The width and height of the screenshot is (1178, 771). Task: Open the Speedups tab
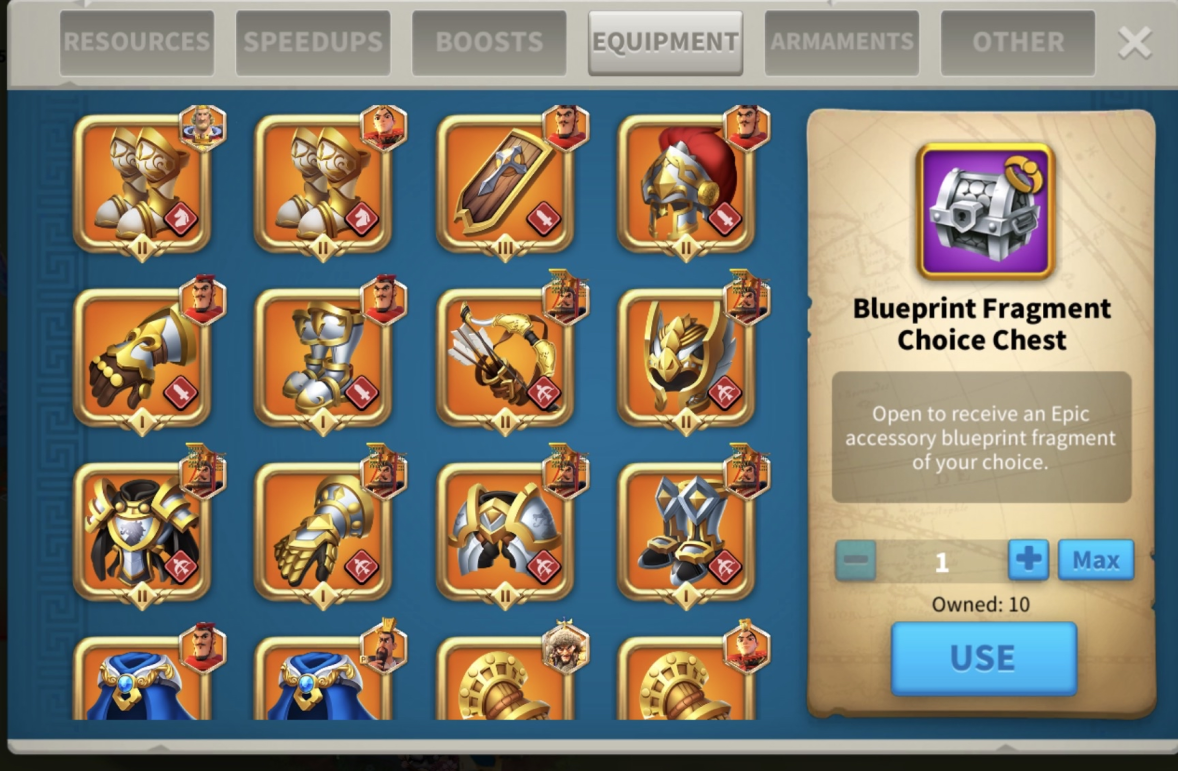tap(313, 42)
